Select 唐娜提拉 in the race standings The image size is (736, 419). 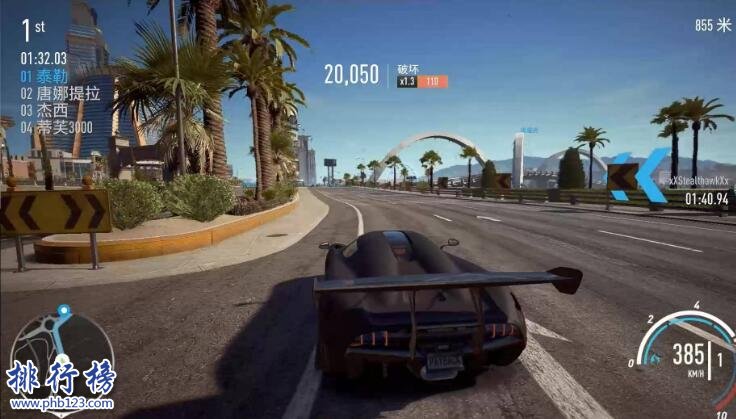[x=60, y=92]
